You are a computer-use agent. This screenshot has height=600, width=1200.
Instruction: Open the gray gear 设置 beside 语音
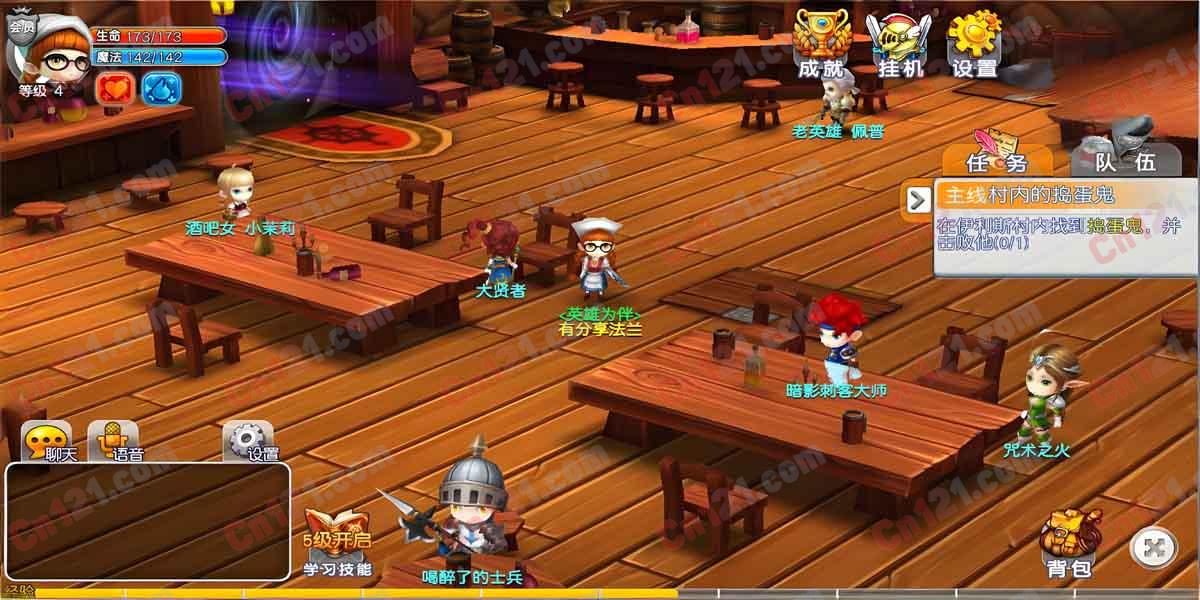tap(248, 441)
